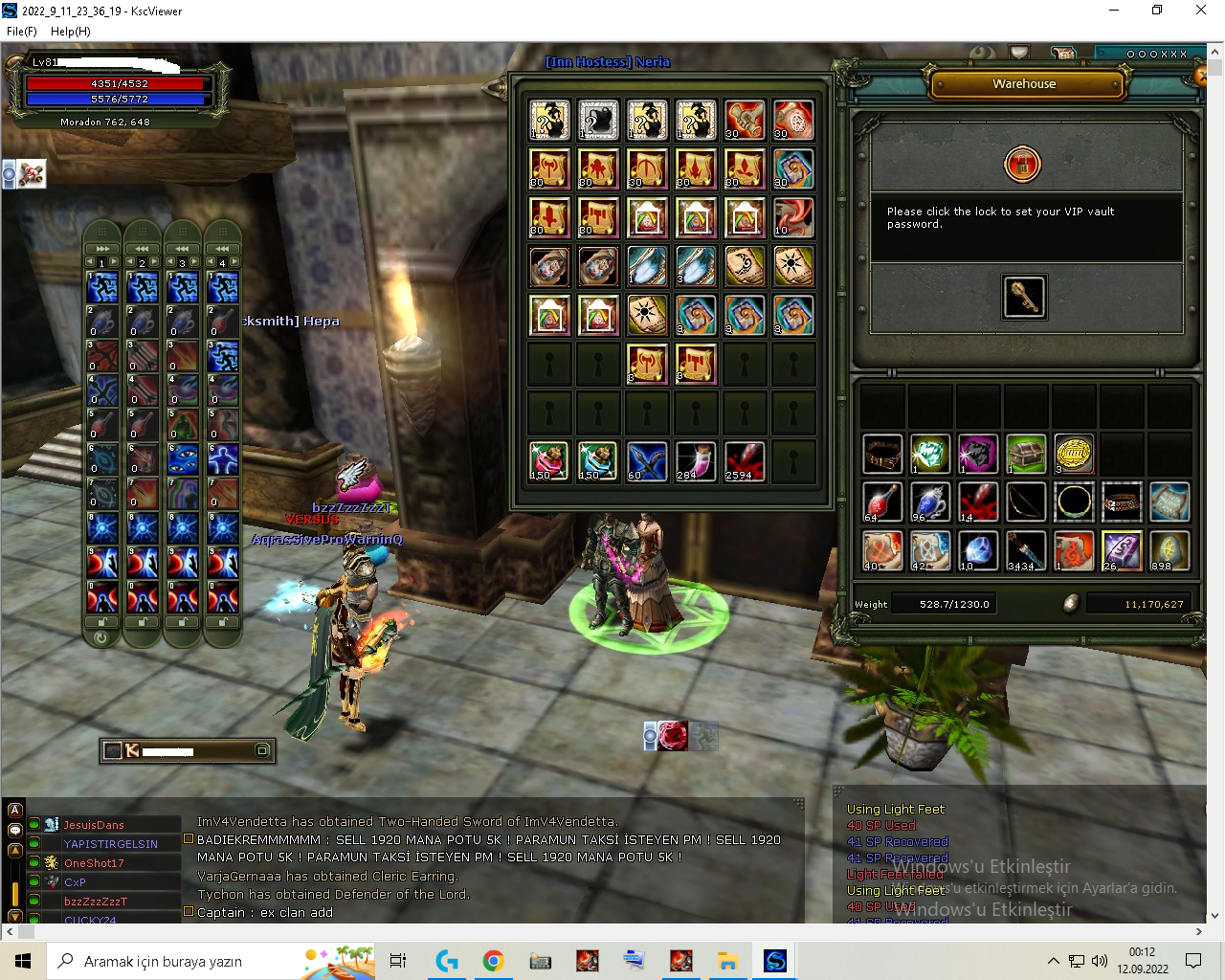Click the lock to set VIP vault password

pos(1023,163)
